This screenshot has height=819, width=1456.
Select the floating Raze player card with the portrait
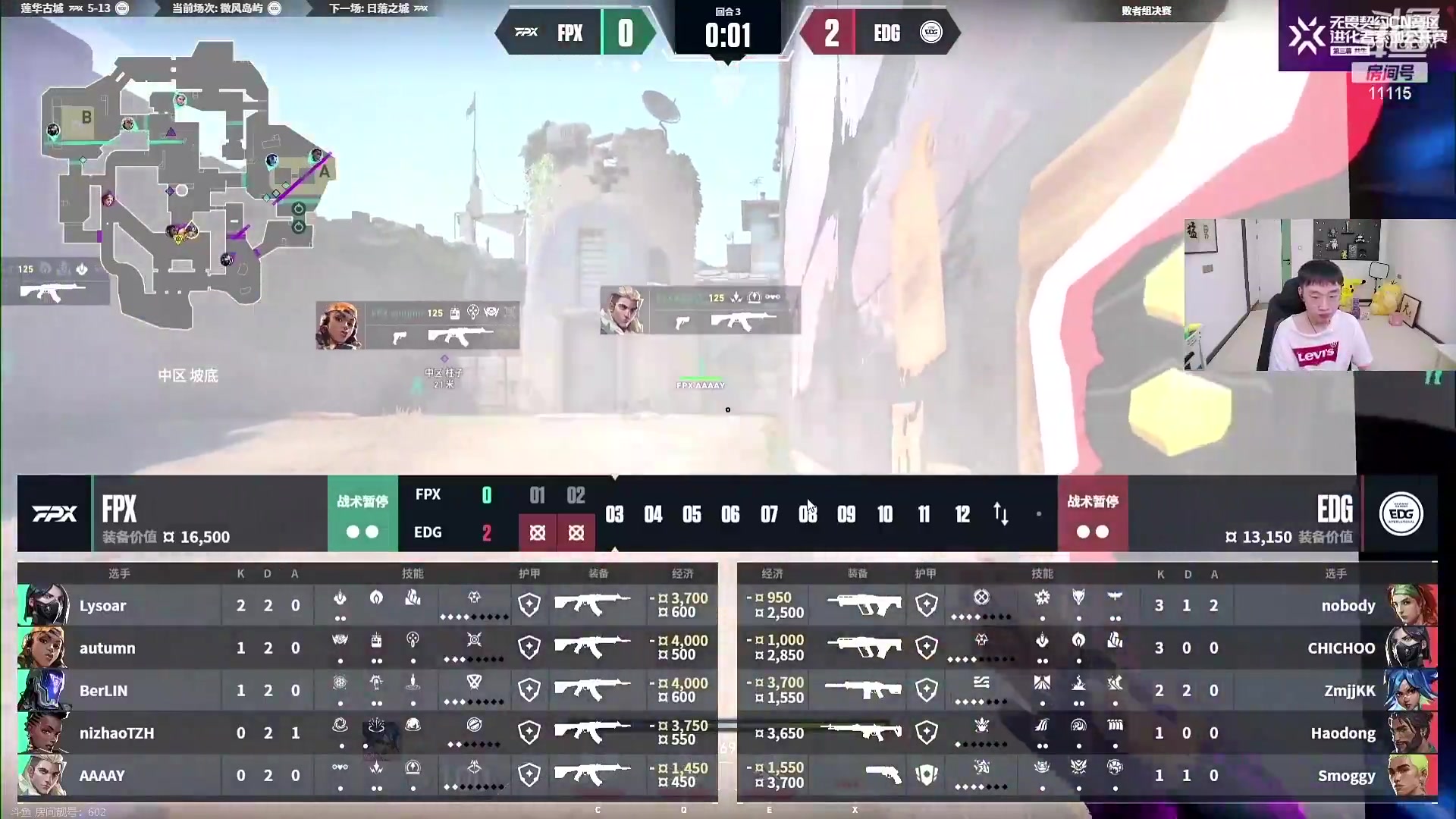(x=417, y=325)
